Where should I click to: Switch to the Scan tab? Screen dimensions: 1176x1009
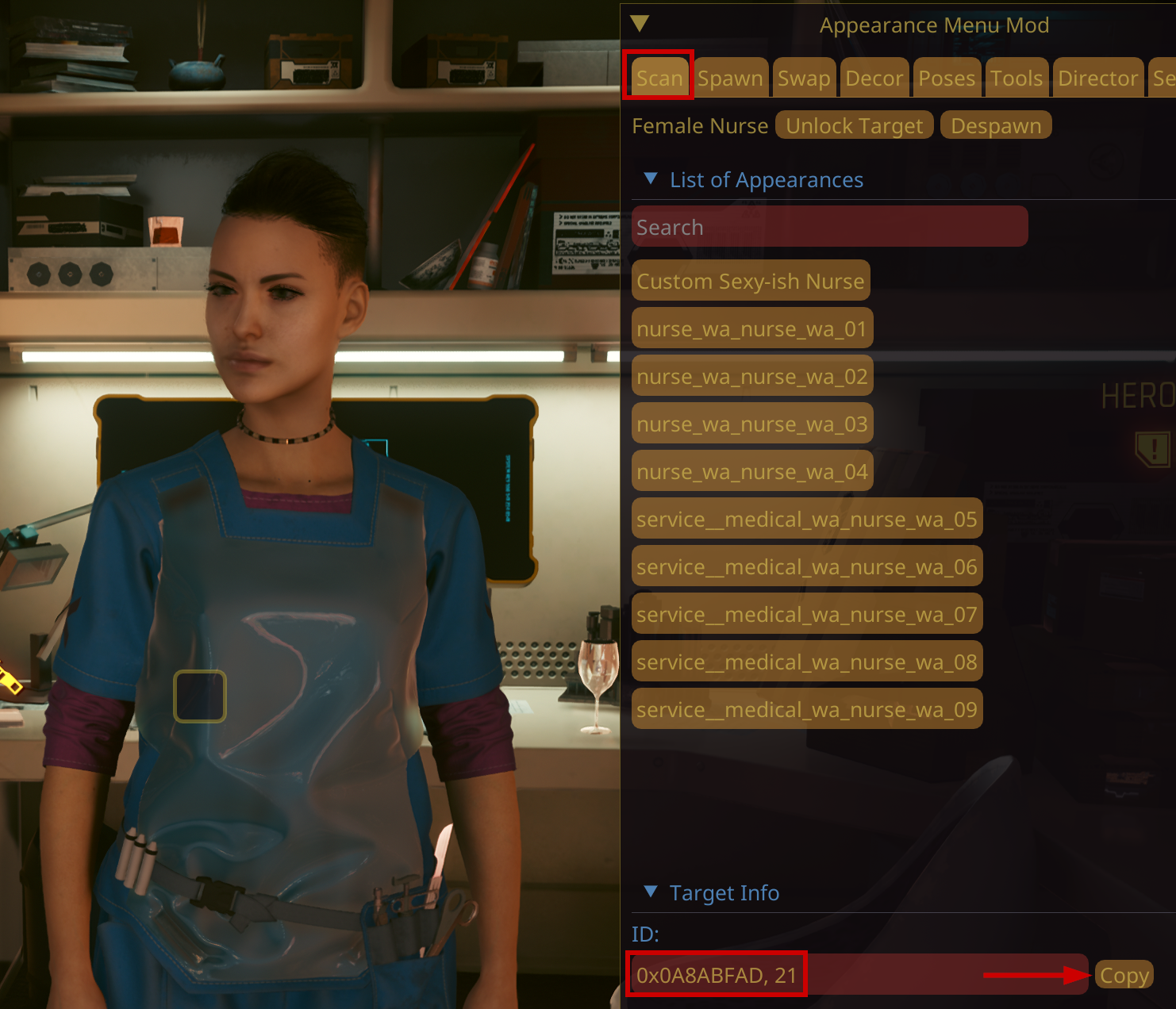pos(659,78)
